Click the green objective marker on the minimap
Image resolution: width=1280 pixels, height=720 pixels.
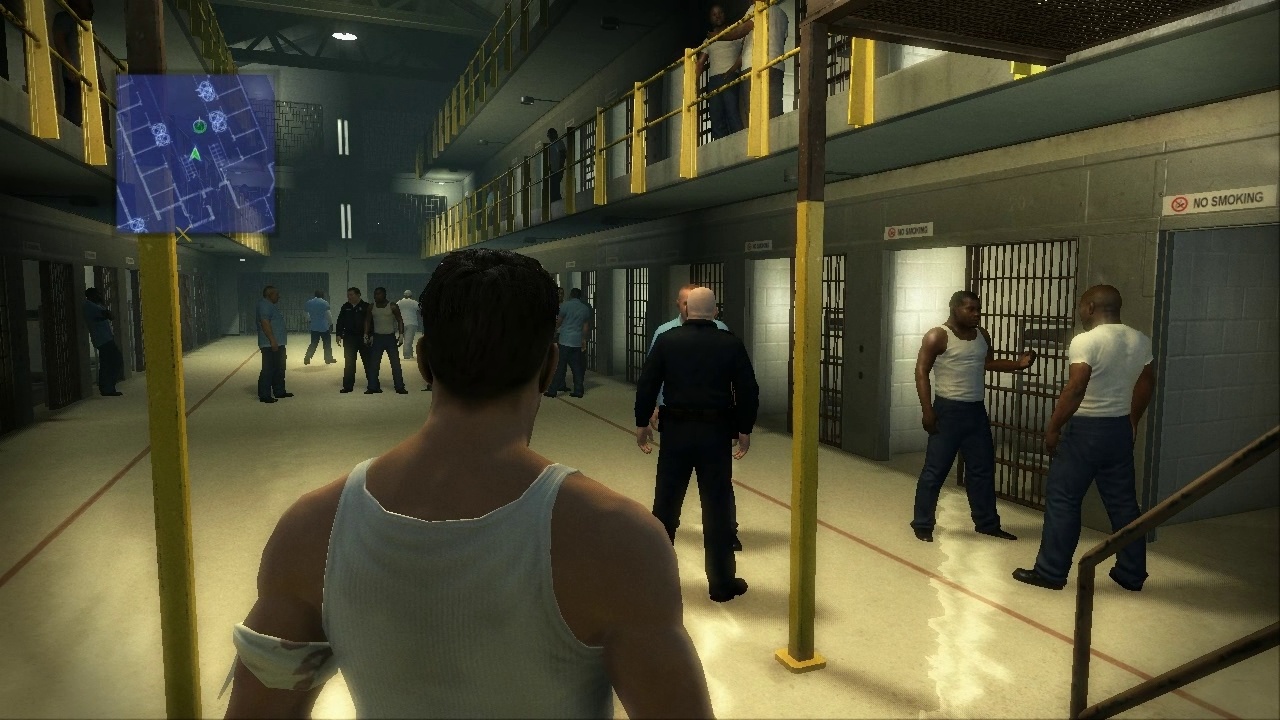tap(199, 126)
